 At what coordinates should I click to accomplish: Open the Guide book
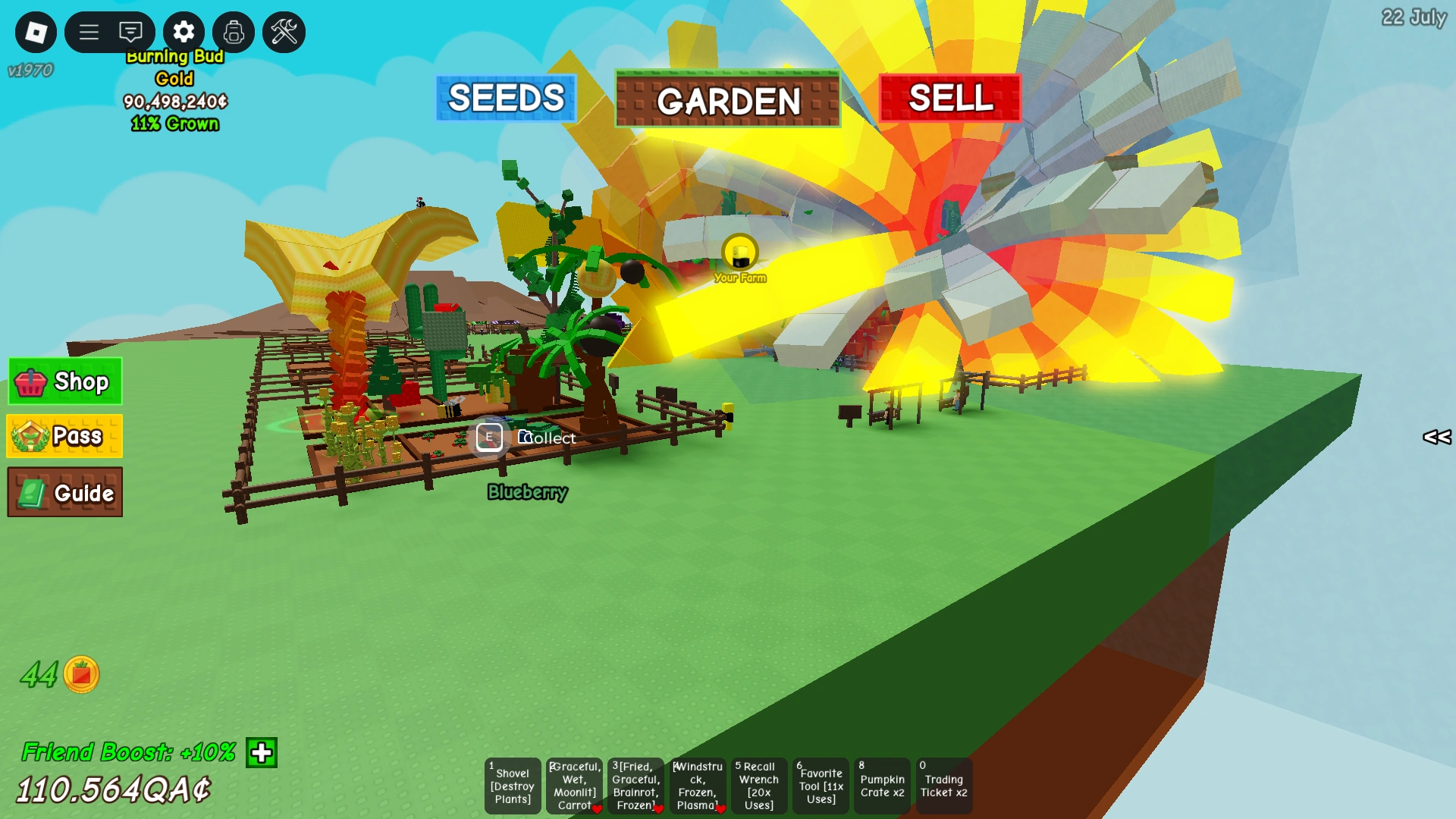pyautogui.click(x=64, y=493)
